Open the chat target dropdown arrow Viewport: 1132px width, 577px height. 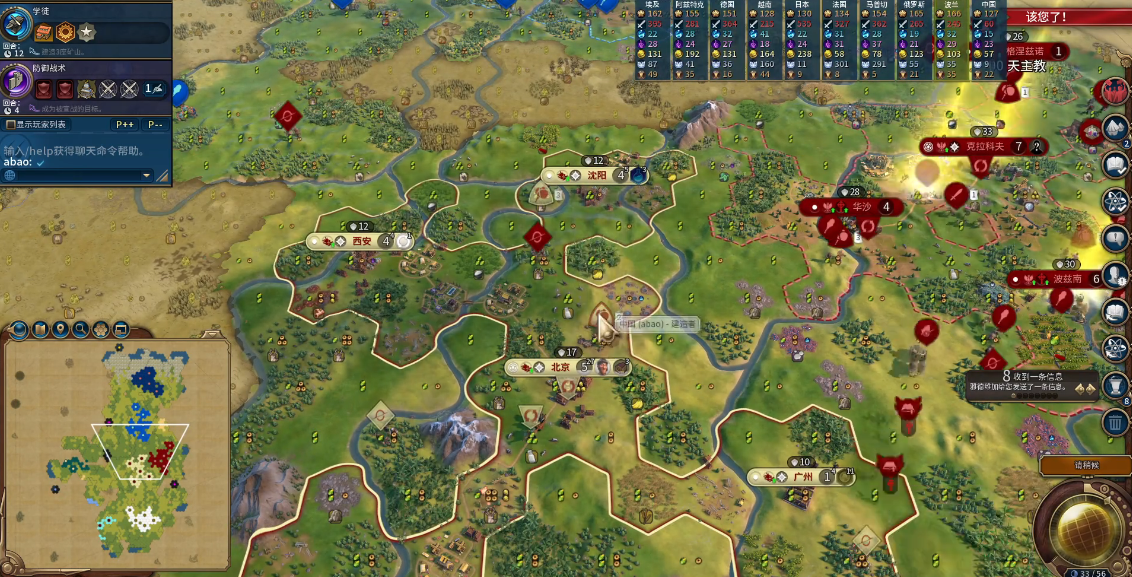146,175
